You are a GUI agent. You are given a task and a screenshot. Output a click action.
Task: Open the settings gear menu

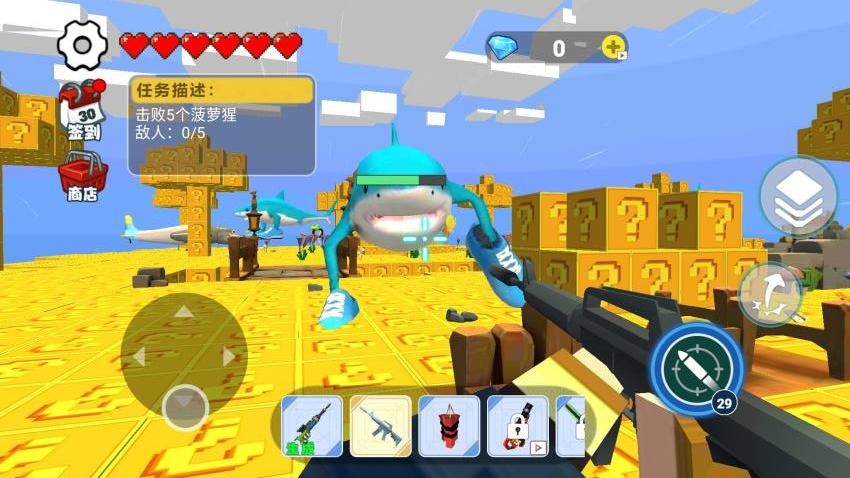coord(82,44)
